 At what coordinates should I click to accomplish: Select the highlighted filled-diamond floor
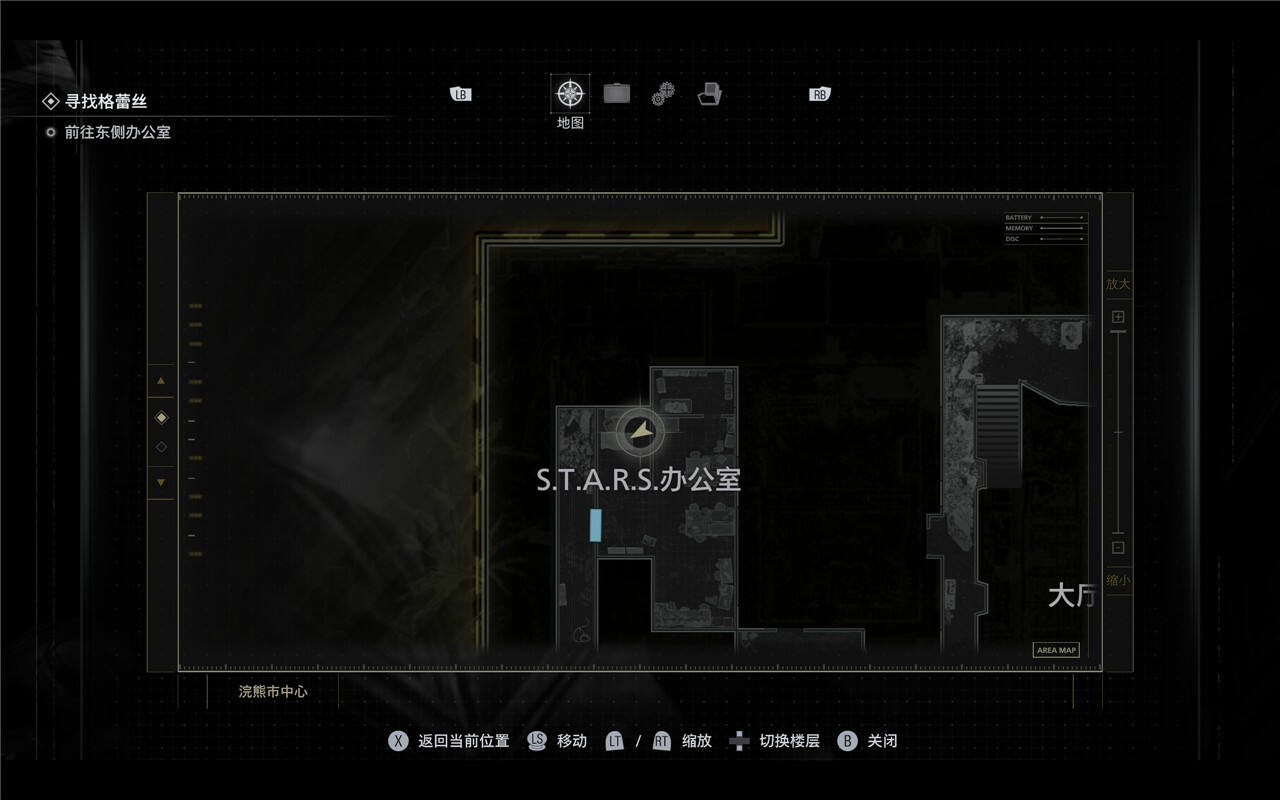(x=161, y=417)
